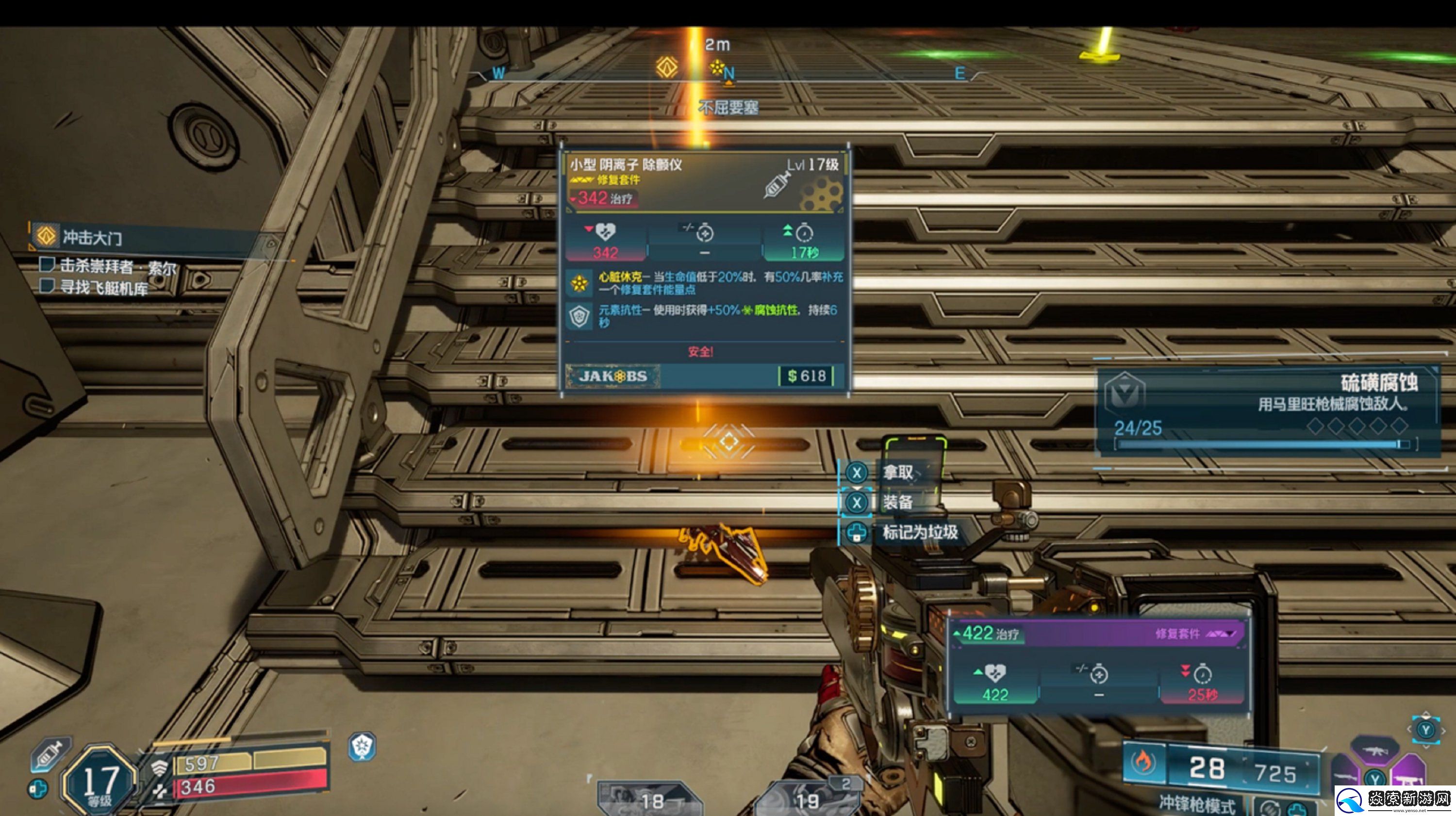Select the blue shield status effect icon
Image resolution: width=1456 pixels, height=816 pixels.
(x=362, y=747)
